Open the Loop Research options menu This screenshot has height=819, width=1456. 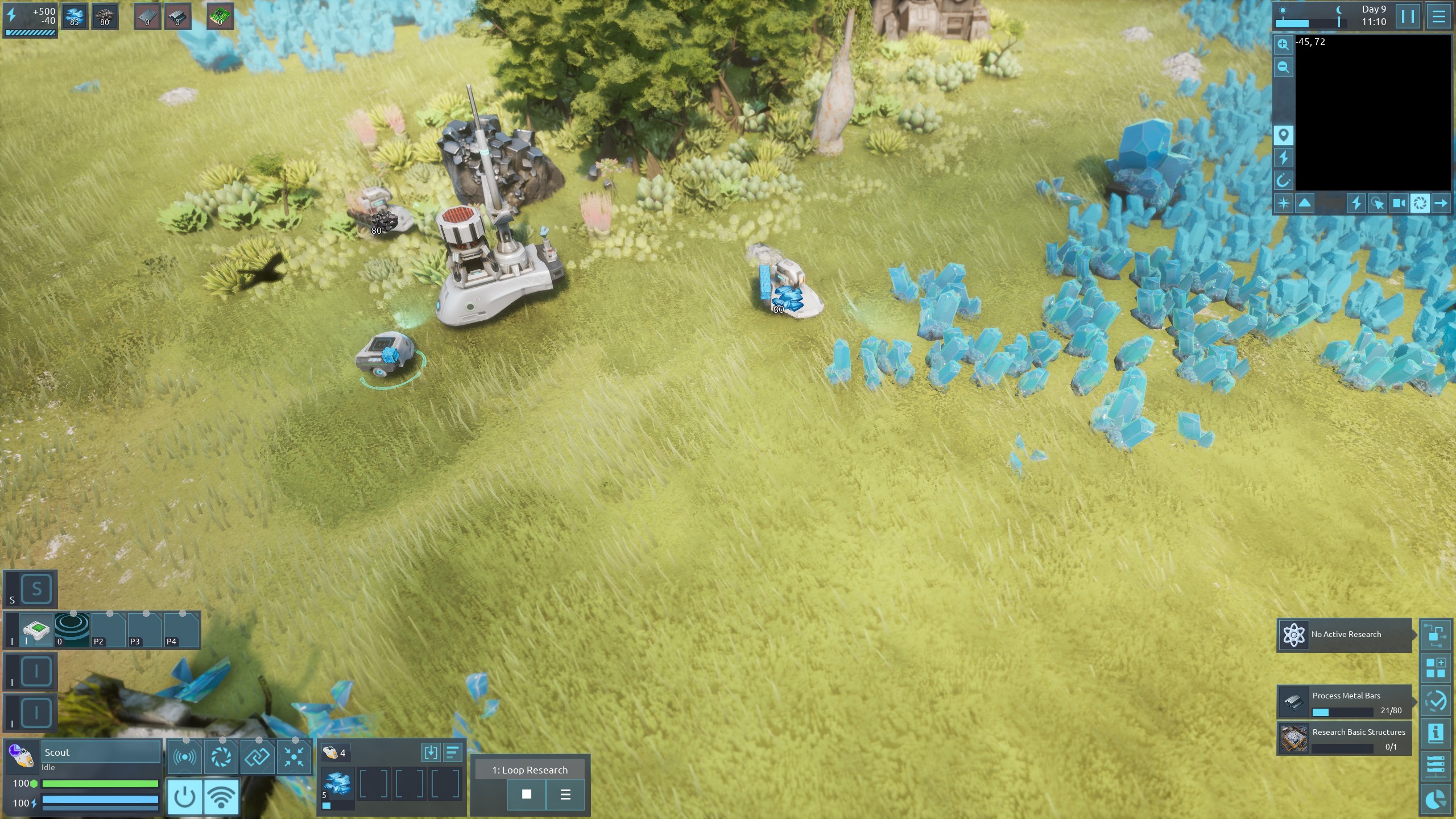565,794
